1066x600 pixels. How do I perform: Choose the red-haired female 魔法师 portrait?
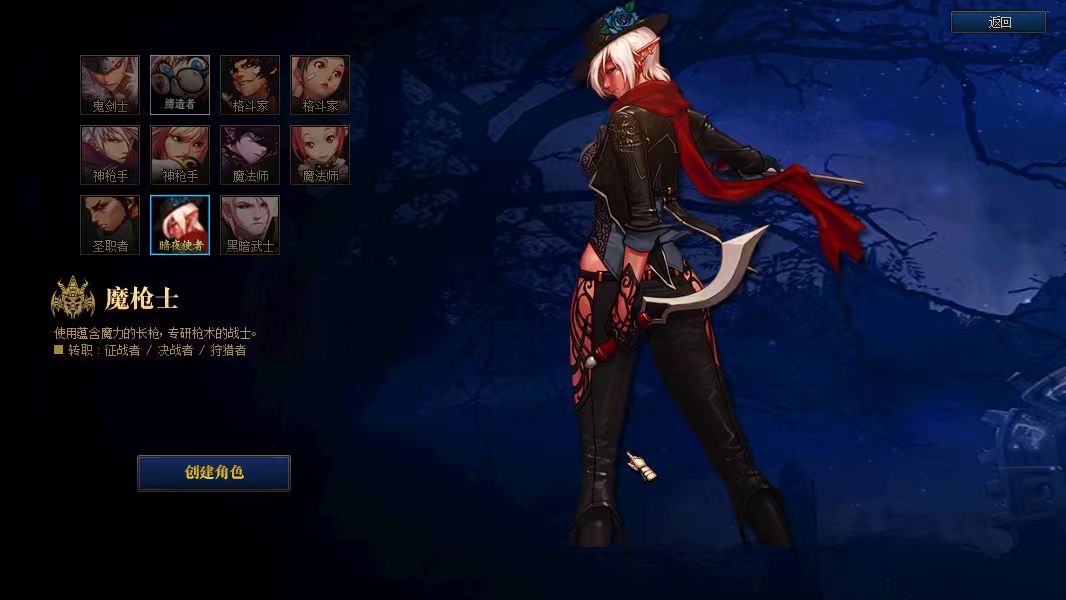(x=320, y=155)
